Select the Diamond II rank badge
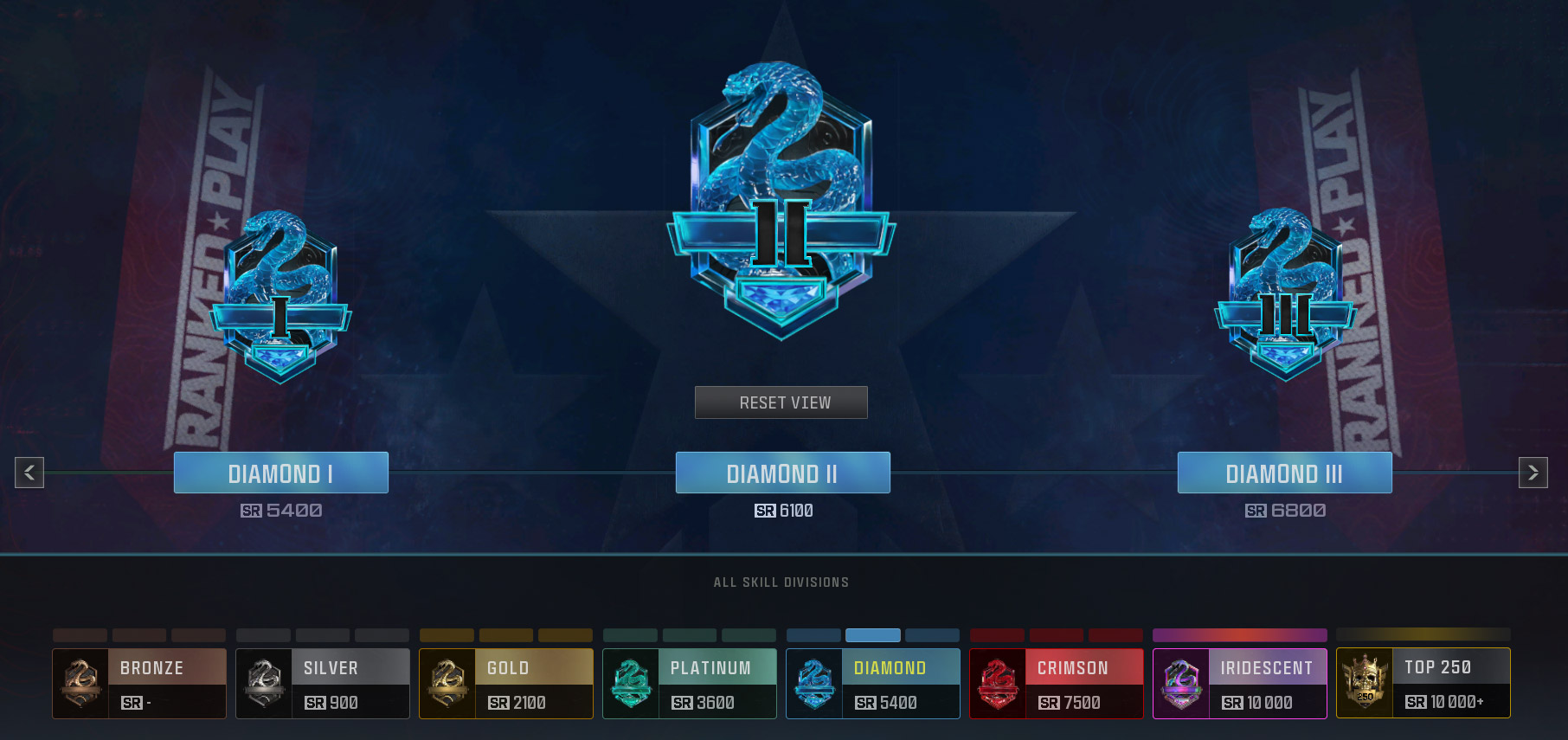 coord(780,199)
